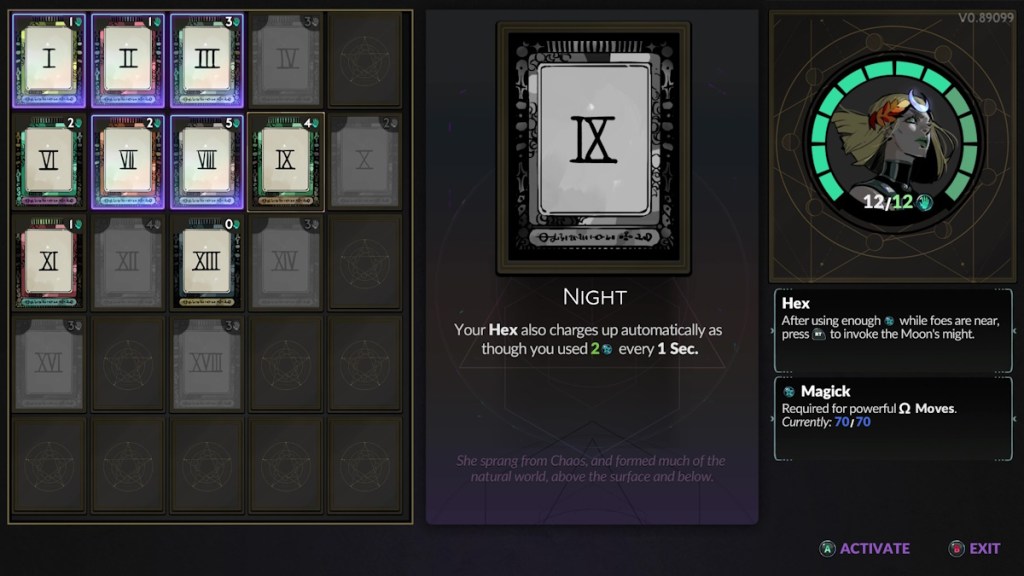
Task: Choose arcana card II
Action: coord(128,60)
